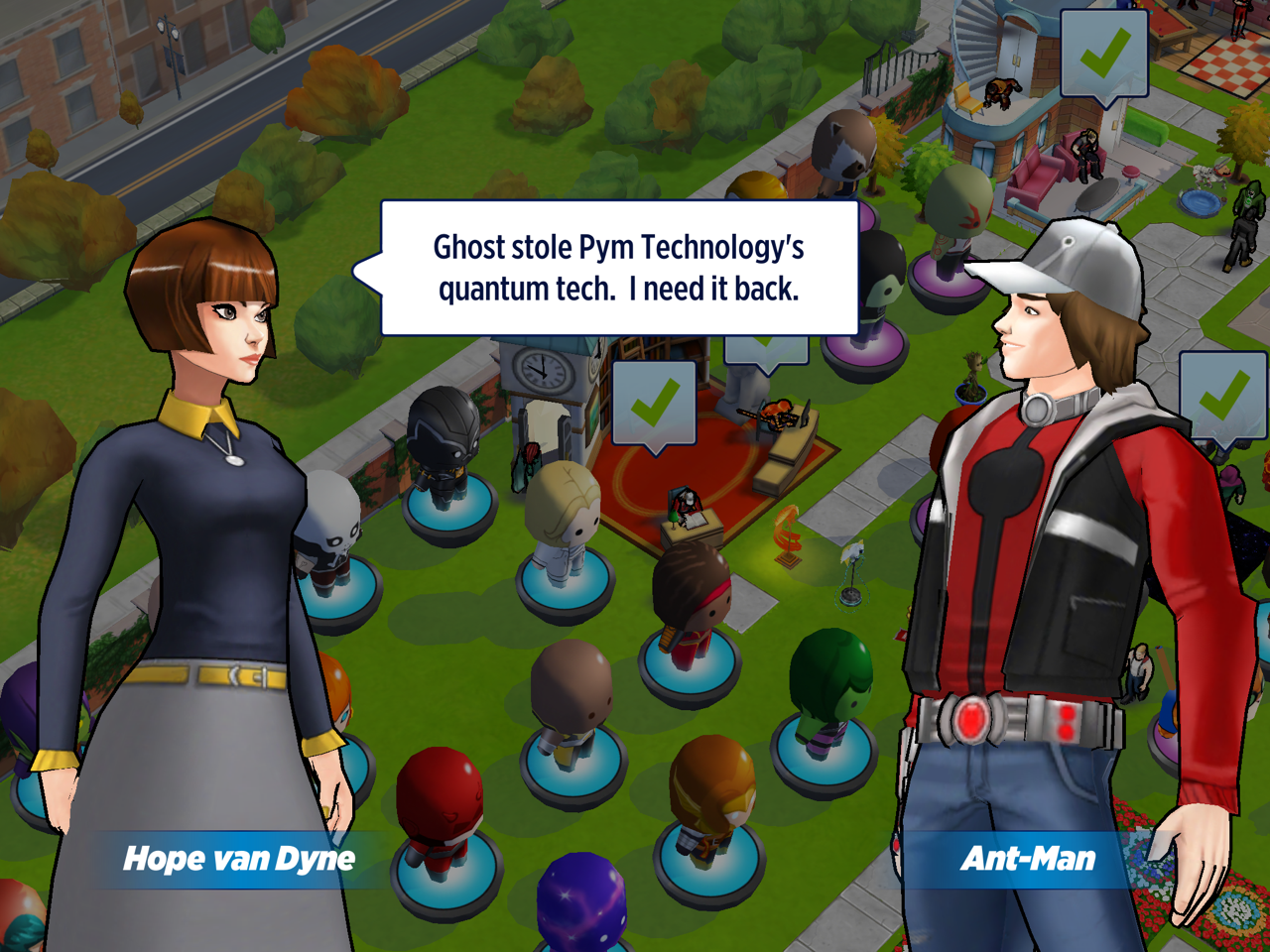This screenshot has height=952, width=1270.
Task: Collect the checkmark bubble beside Ant-Man's shoulder
Action: [1223, 396]
